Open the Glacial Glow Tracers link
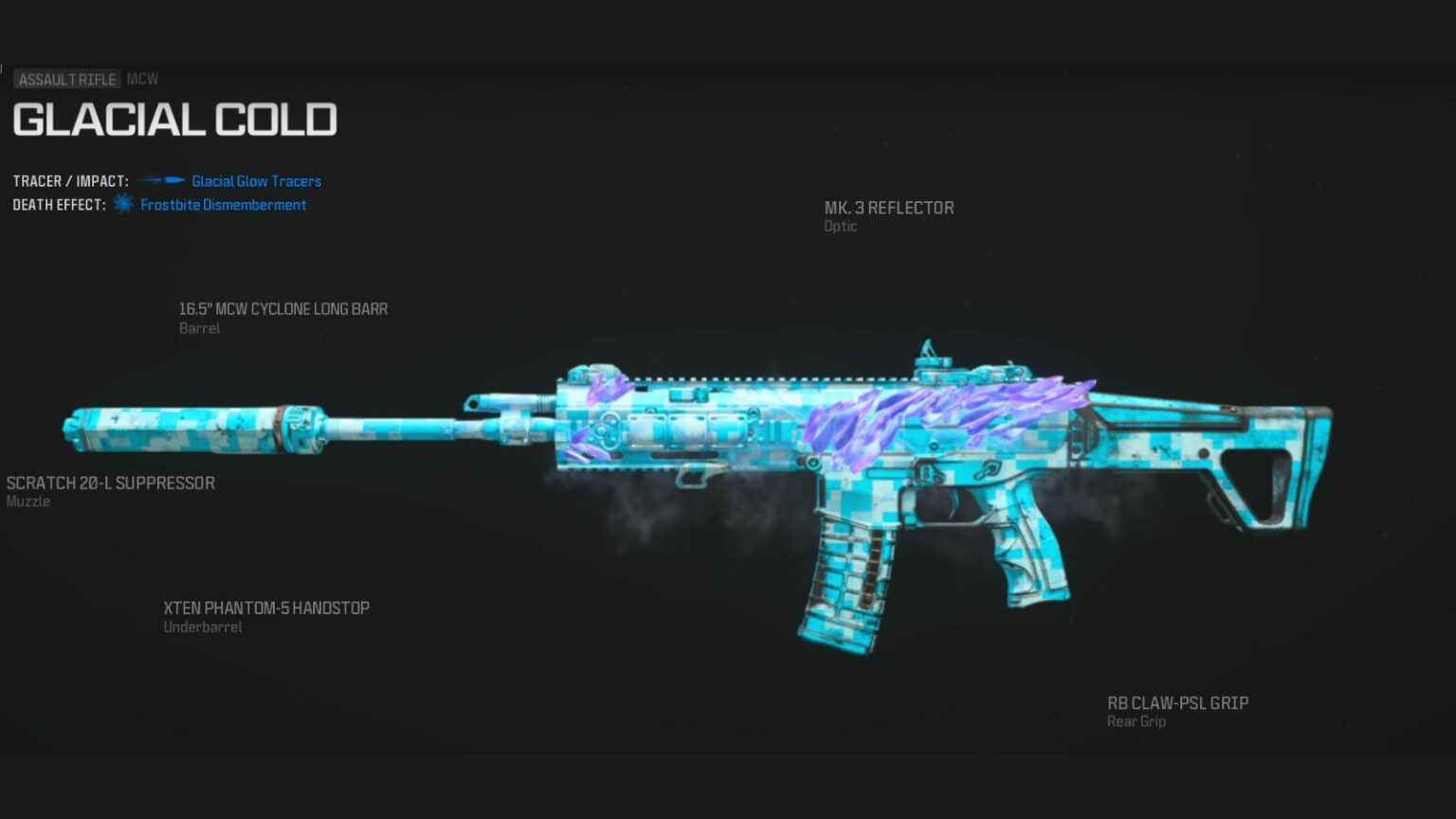Screen dimensions: 1456x819 [256, 180]
